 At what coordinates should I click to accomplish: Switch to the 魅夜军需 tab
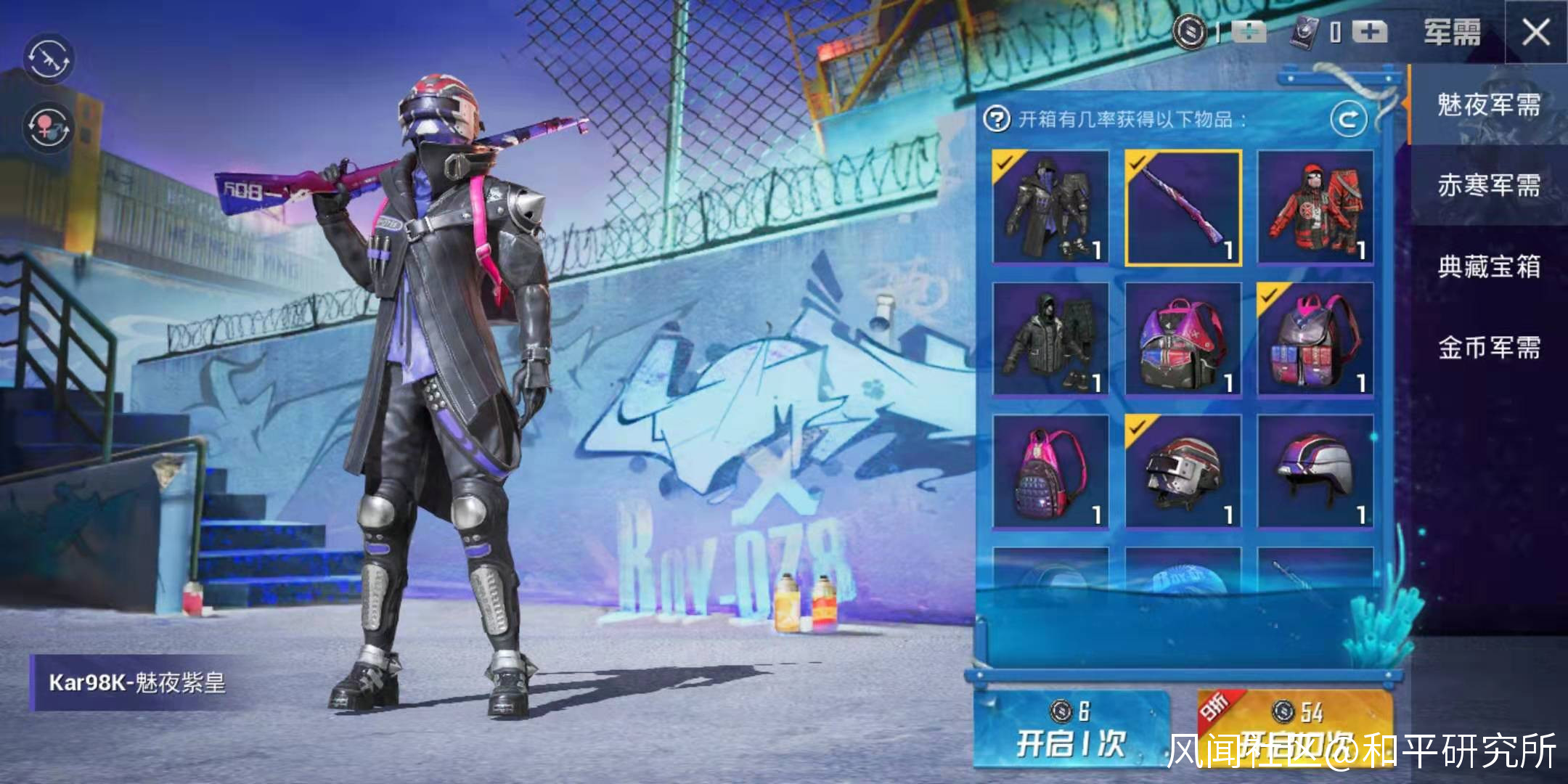tap(1488, 105)
